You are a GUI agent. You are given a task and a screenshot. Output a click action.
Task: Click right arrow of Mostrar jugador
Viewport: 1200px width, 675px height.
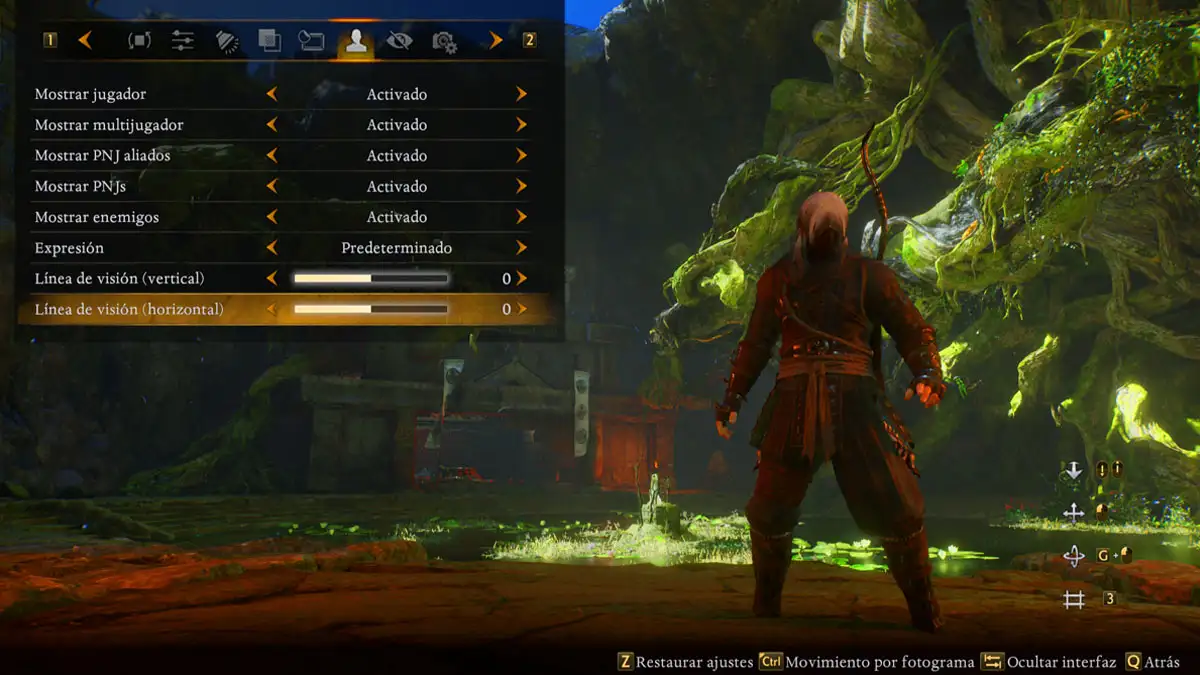[x=522, y=94]
